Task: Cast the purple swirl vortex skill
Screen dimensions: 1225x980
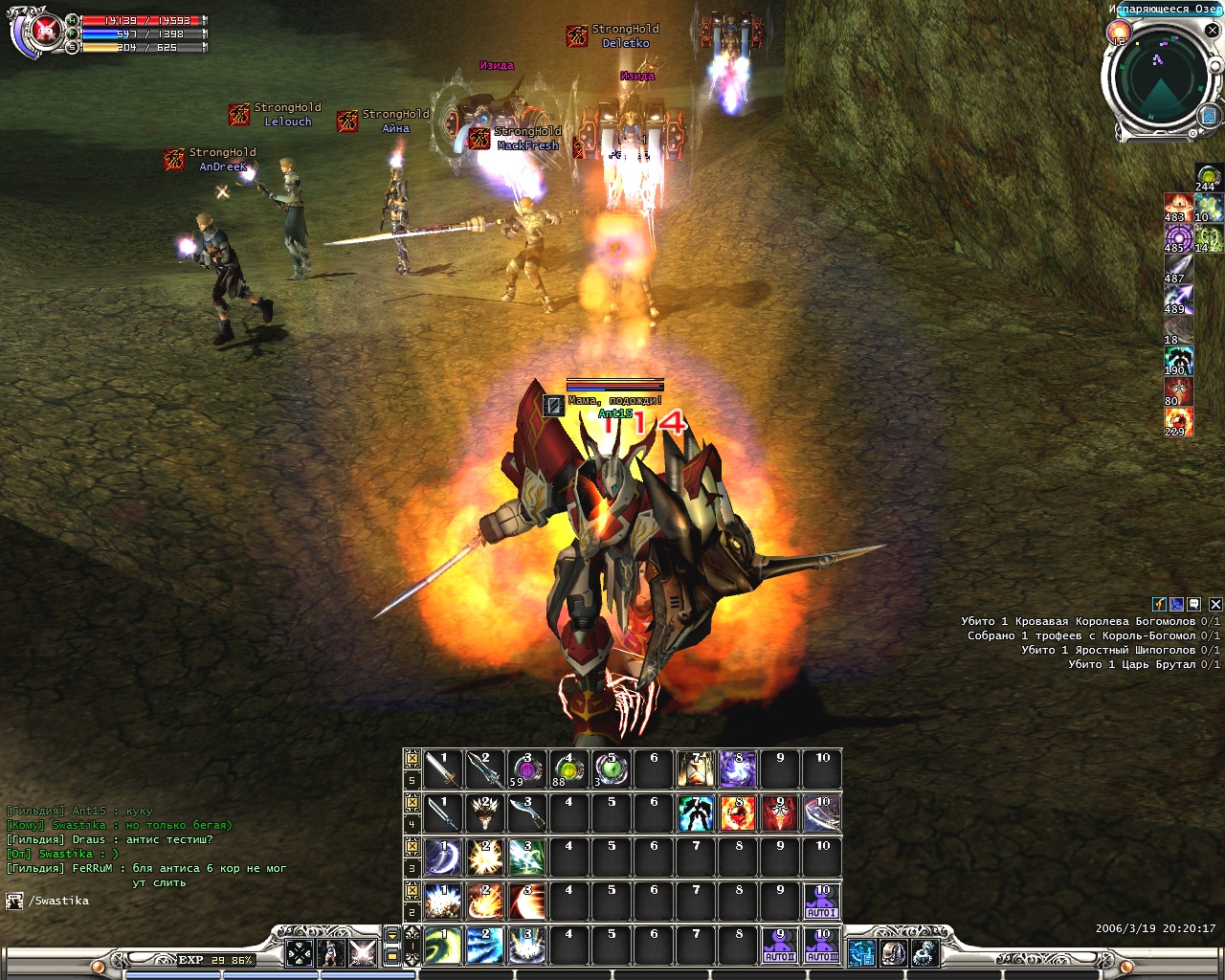Action: pyautogui.click(x=737, y=769)
